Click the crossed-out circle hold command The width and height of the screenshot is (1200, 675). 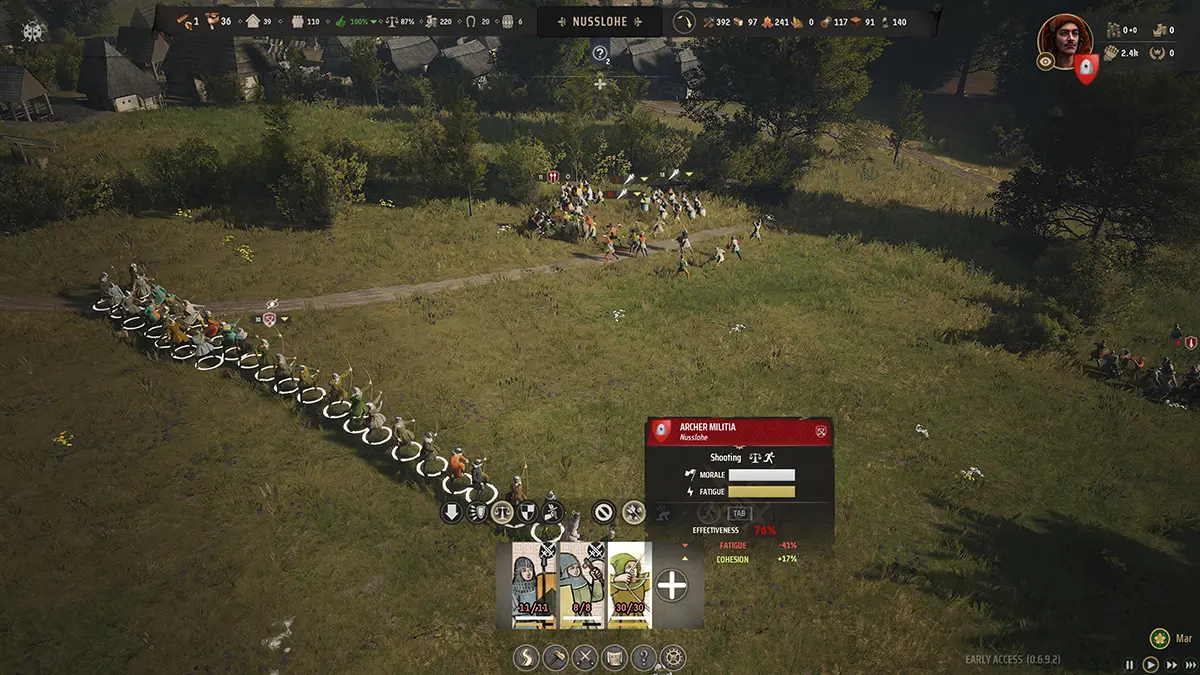603,513
